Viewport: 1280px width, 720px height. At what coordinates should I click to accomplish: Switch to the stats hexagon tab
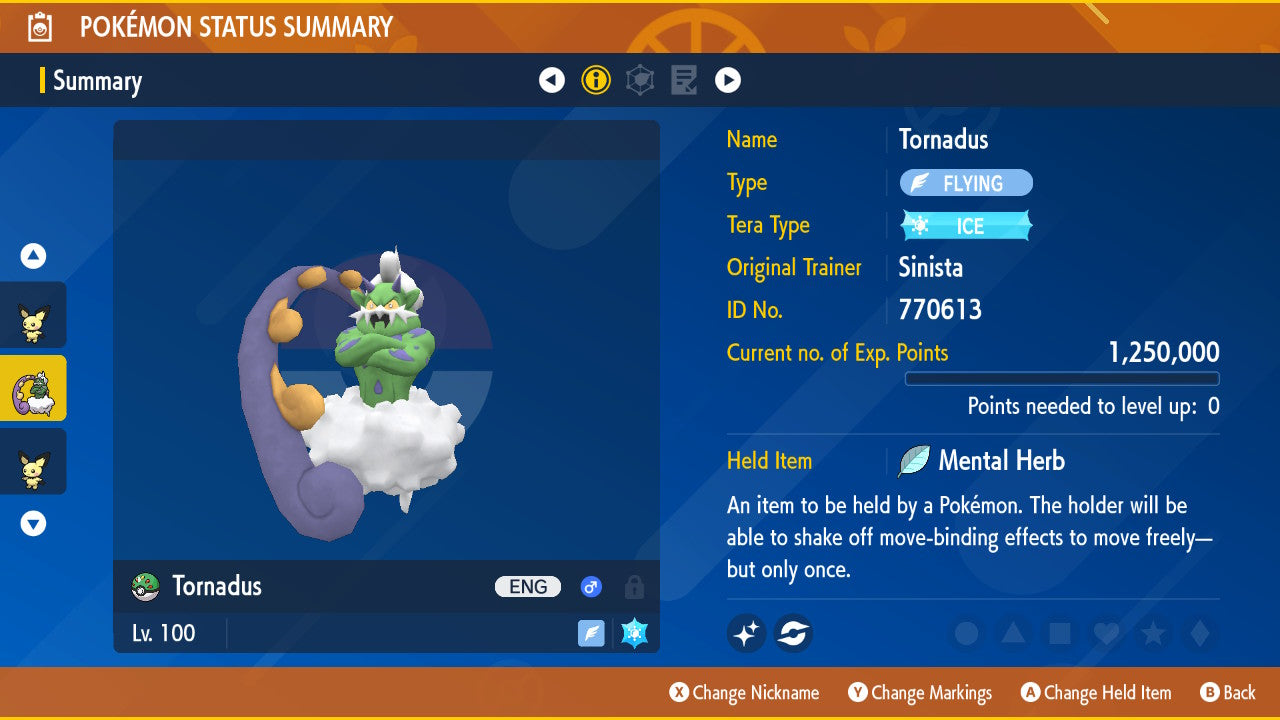[640, 80]
